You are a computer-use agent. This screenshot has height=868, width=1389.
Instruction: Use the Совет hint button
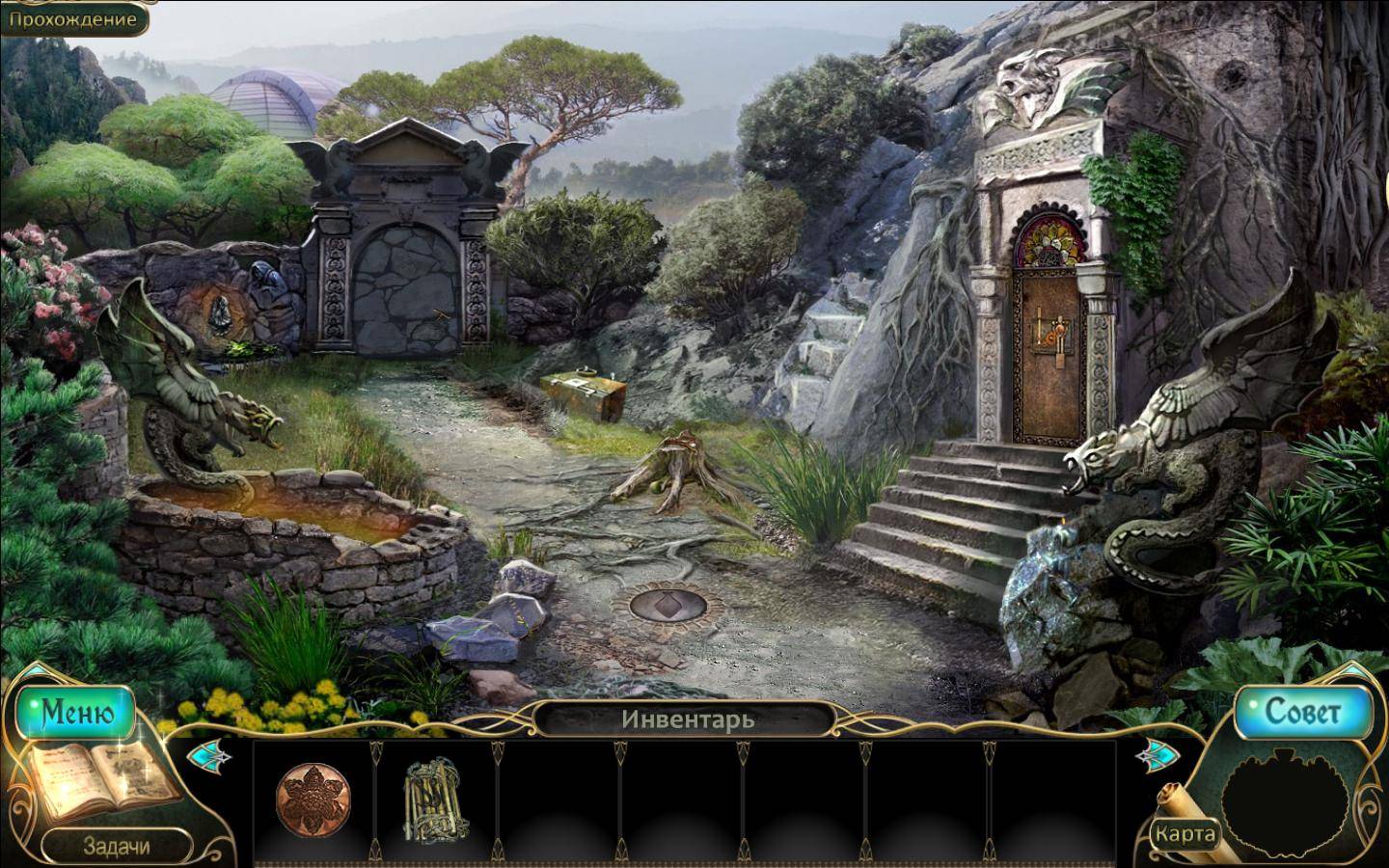point(1302,713)
